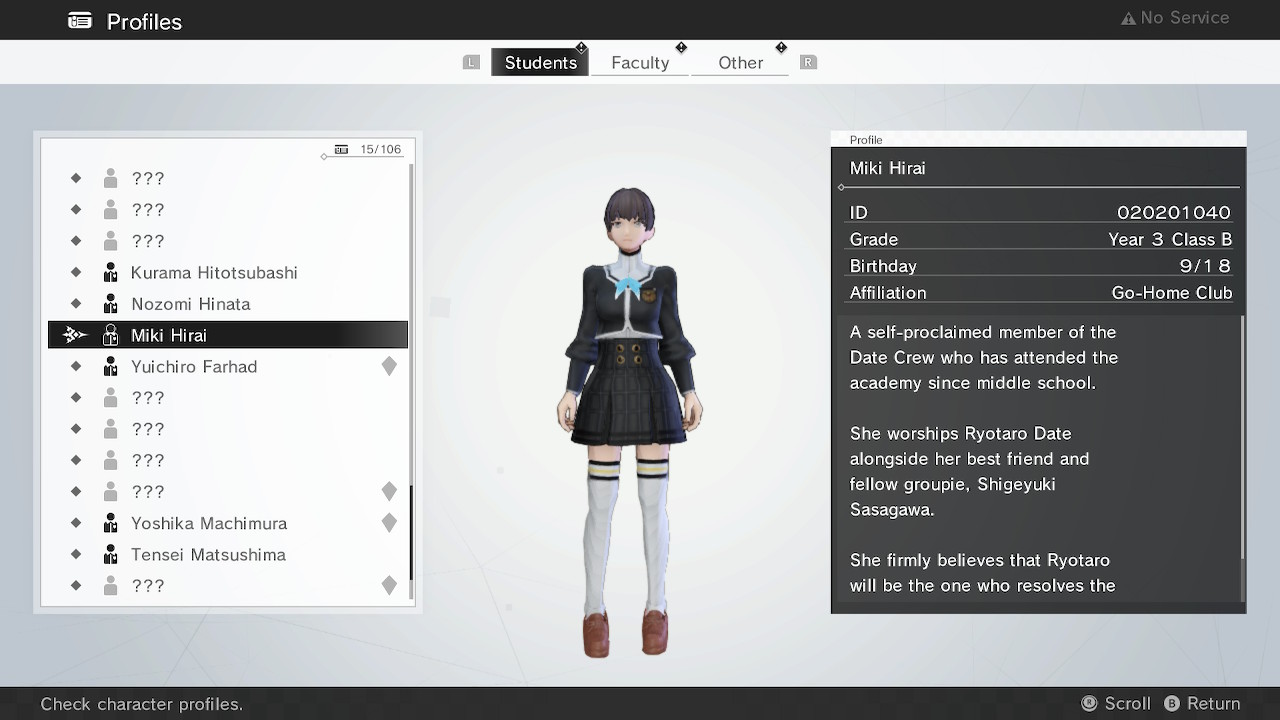This screenshot has height=720, width=1280.
Task: Switch to the Students tab
Action: [x=540, y=62]
